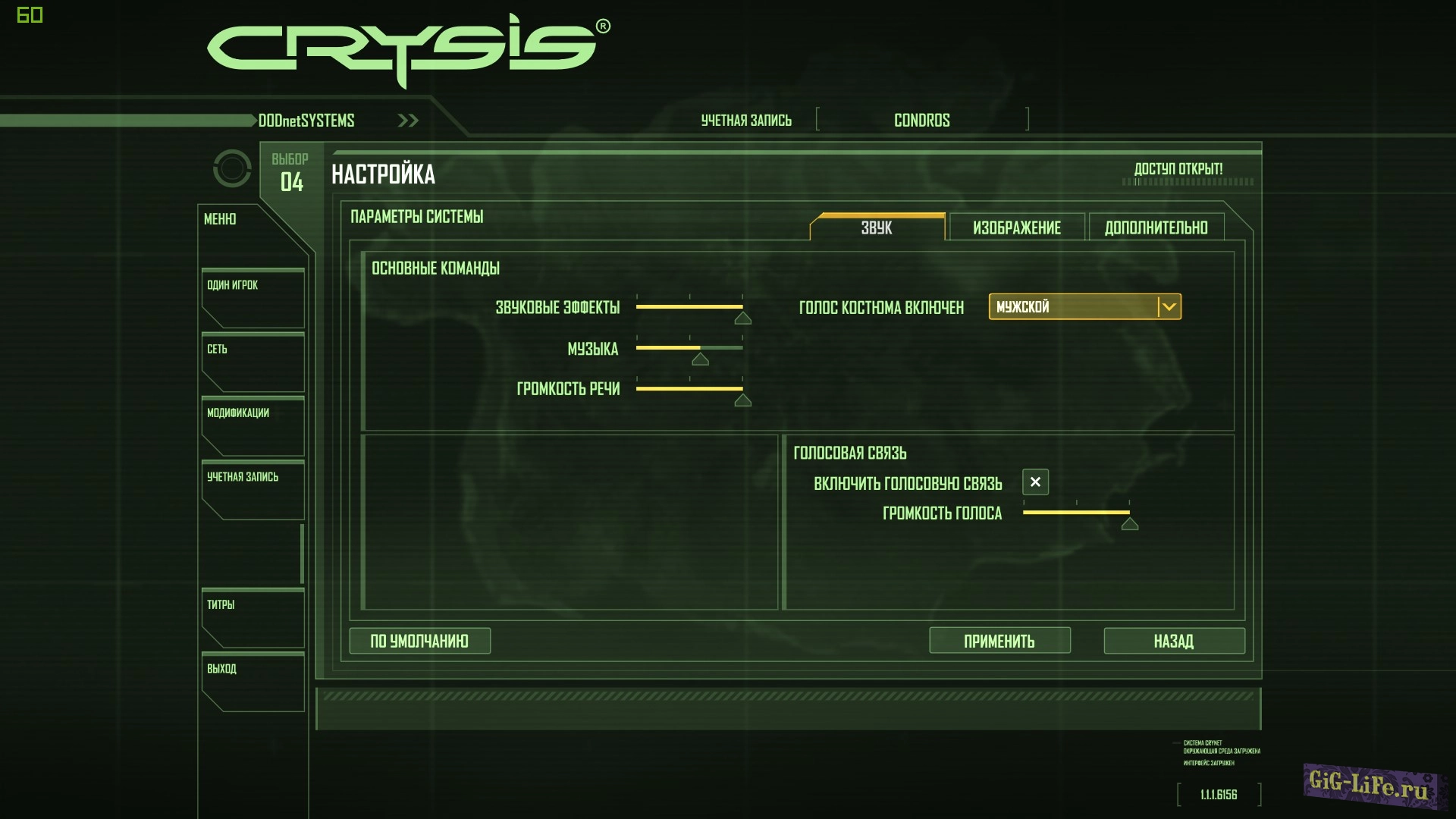The image size is (1456, 819).
Task: Click the МУЗЫКА volume slider handle
Action: tap(699, 359)
